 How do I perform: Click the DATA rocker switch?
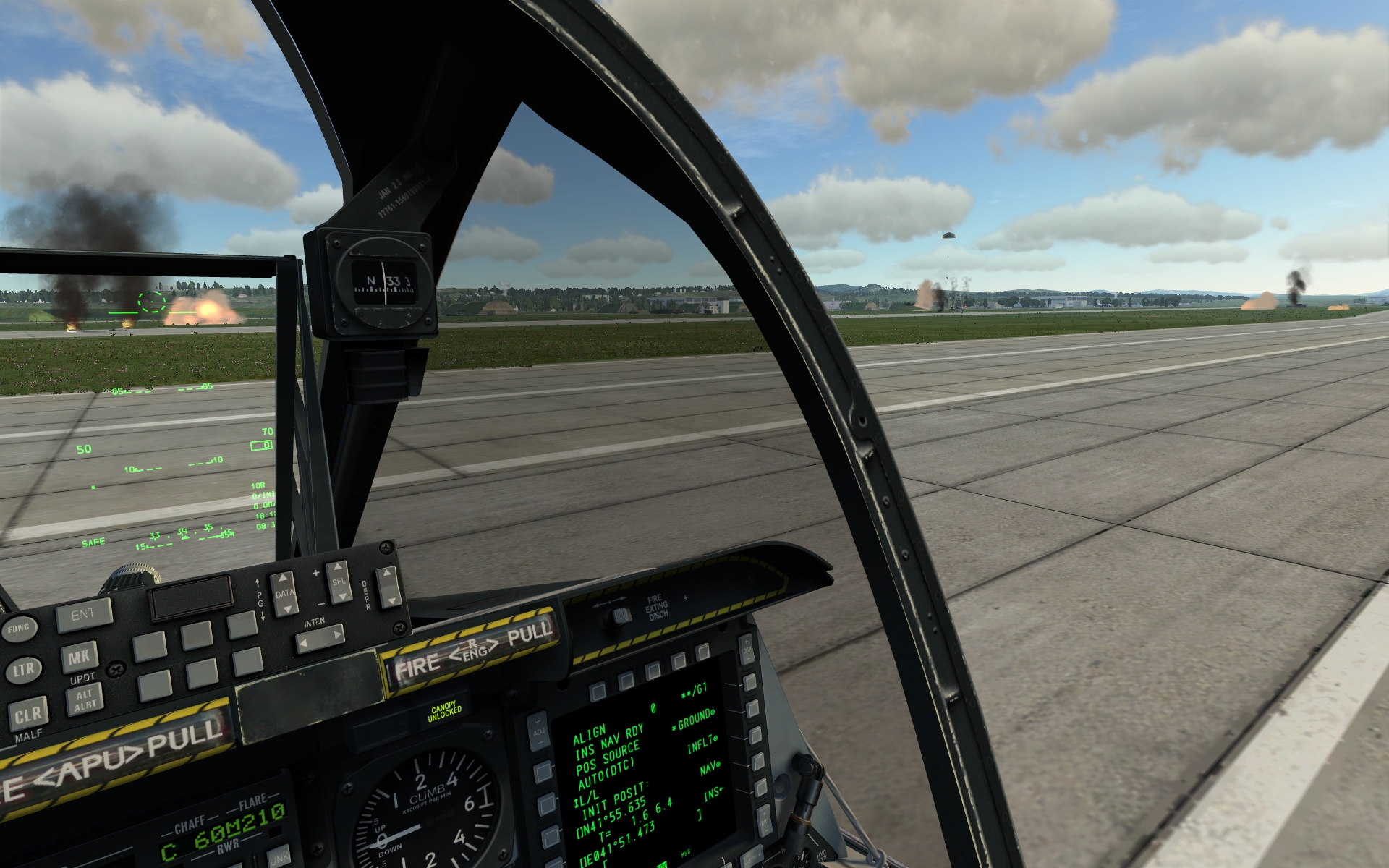[x=284, y=594]
